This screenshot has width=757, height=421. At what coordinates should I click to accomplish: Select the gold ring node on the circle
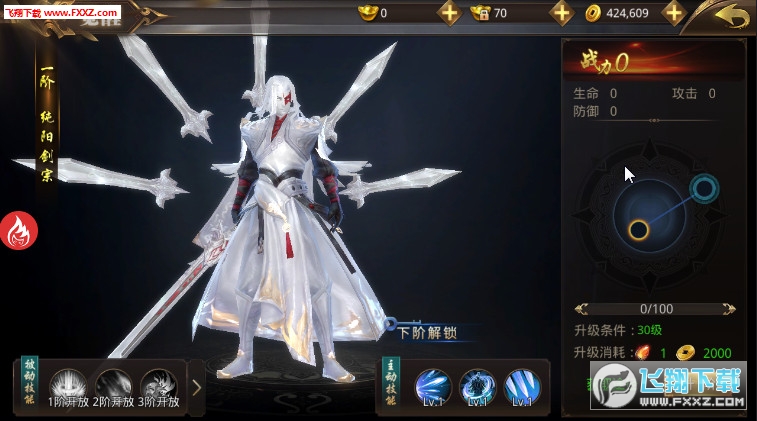(x=638, y=230)
